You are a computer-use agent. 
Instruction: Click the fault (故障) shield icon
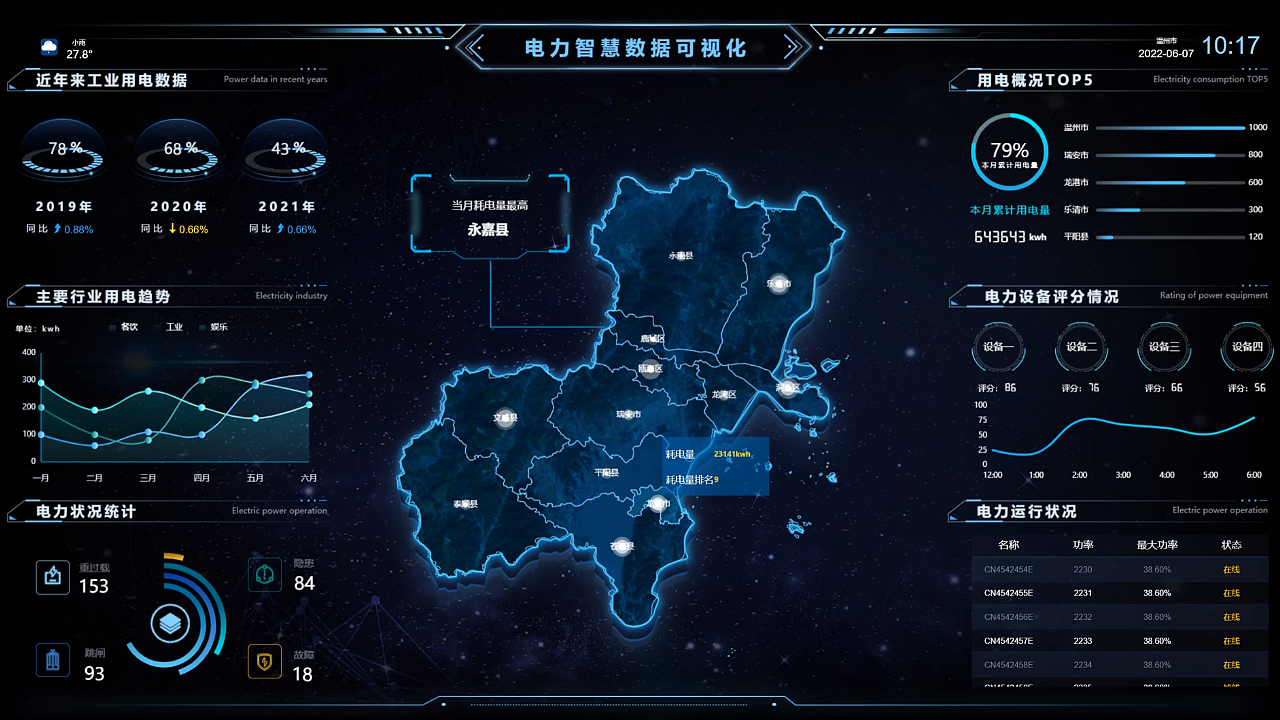tap(265, 661)
